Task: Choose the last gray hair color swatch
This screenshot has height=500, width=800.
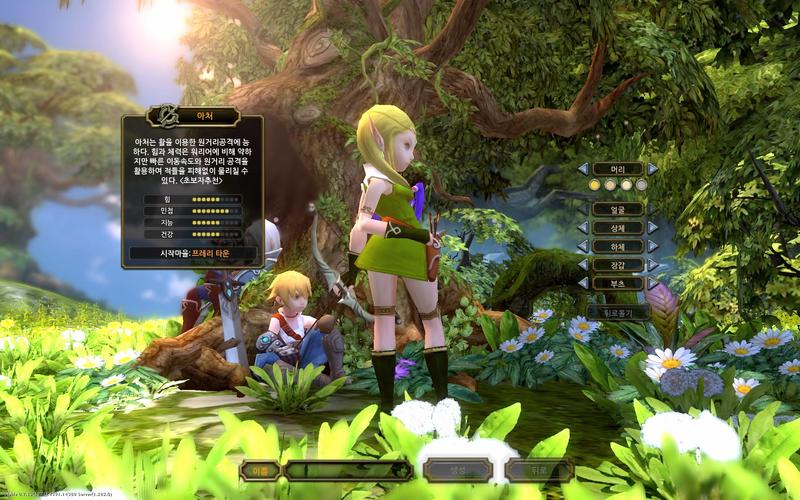Action: click(641, 185)
